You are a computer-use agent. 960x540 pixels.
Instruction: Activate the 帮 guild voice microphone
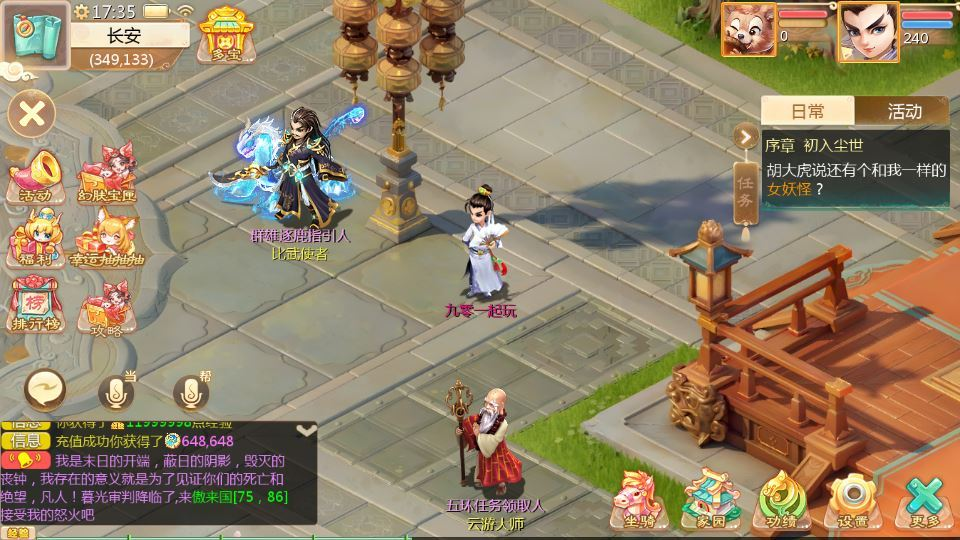click(192, 390)
